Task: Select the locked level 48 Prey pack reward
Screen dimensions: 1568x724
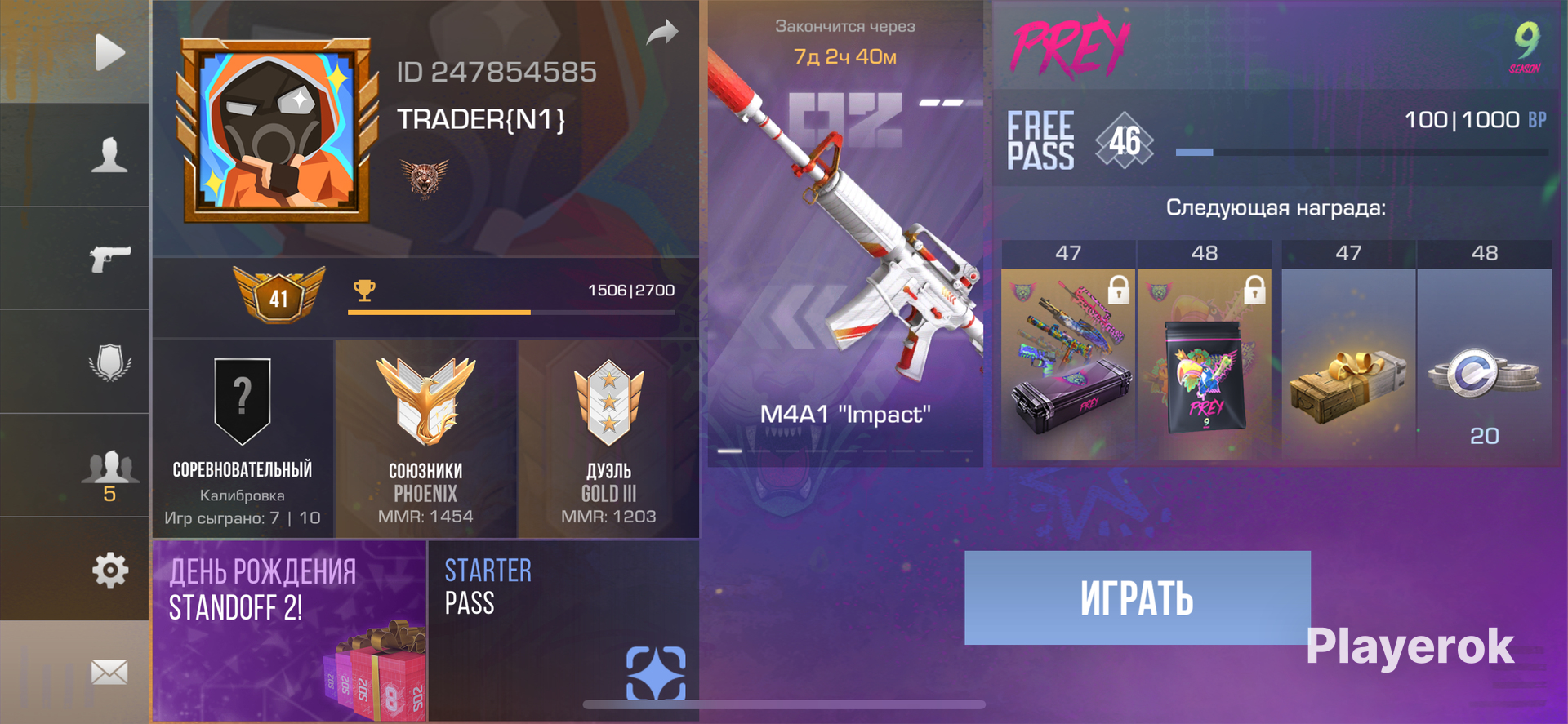Action: coord(1205,359)
